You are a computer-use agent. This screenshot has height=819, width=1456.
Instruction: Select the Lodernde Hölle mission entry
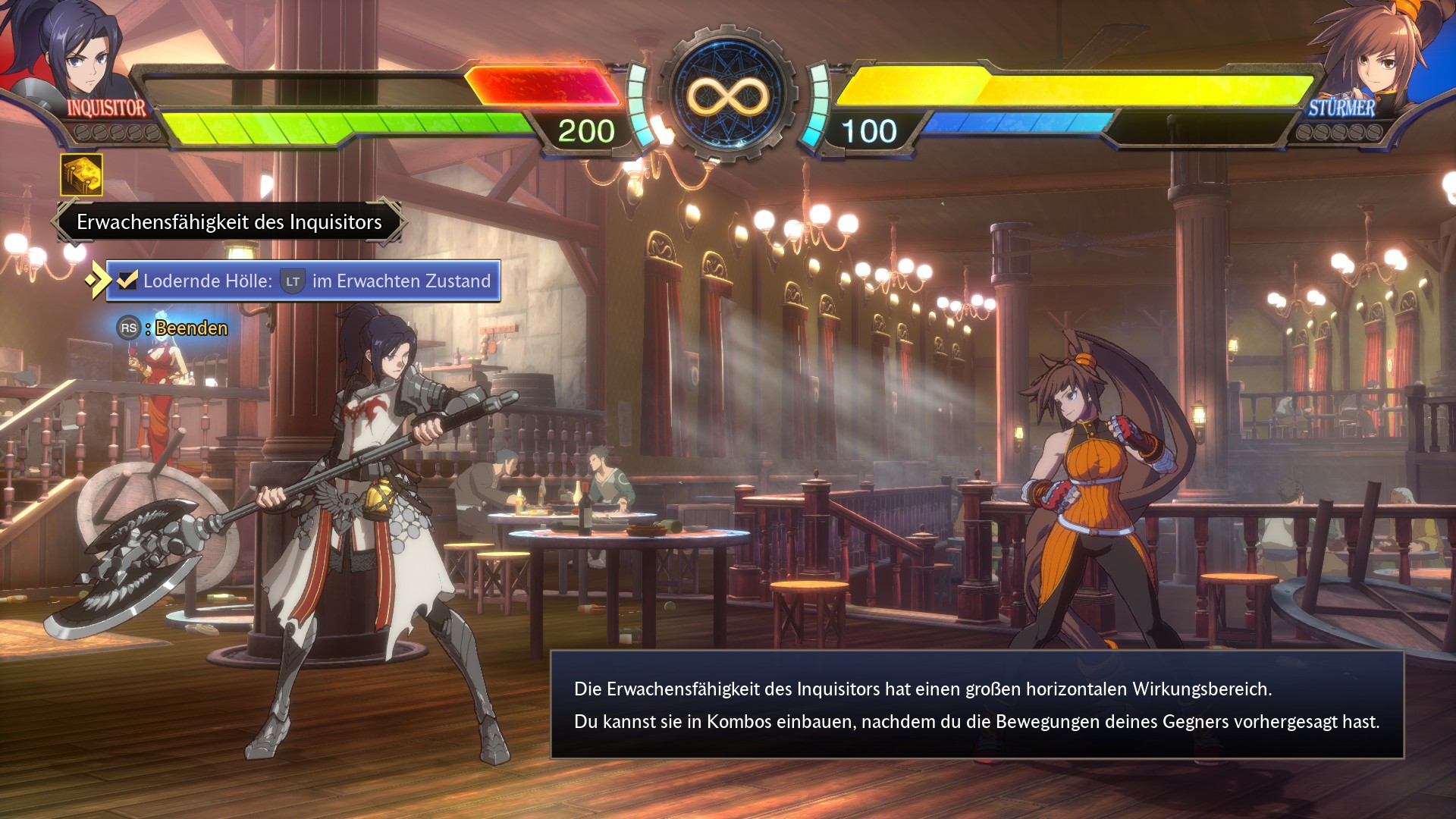click(303, 281)
